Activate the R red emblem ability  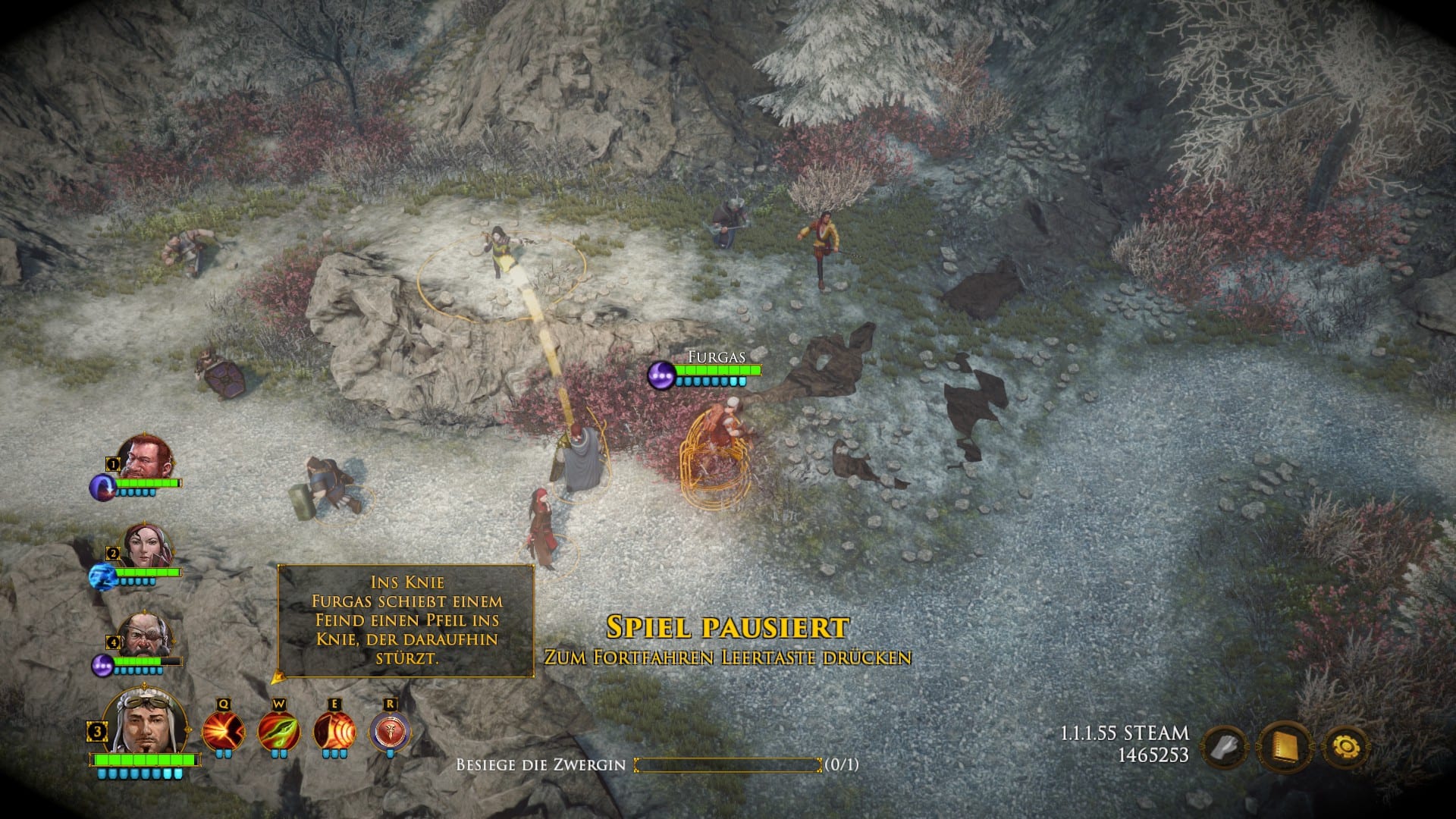click(390, 733)
